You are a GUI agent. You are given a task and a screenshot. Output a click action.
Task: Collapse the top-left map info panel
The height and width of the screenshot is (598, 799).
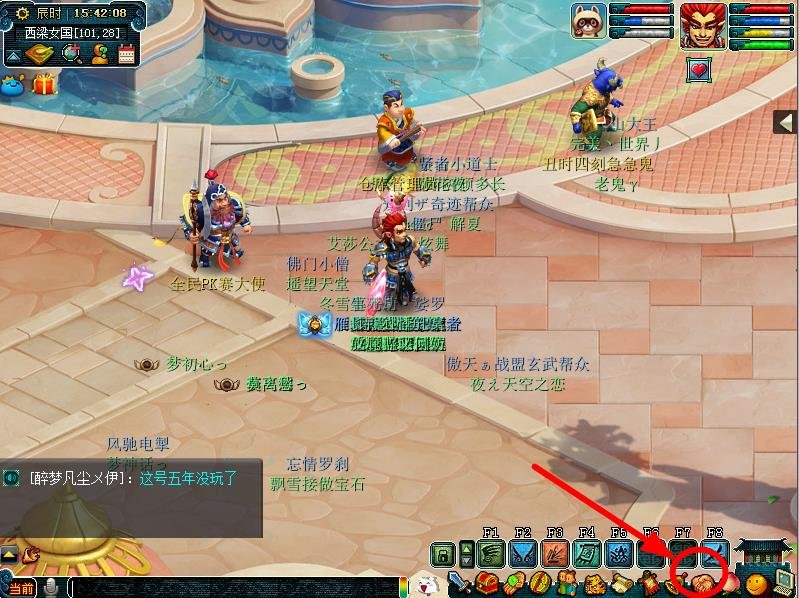point(11,56)
